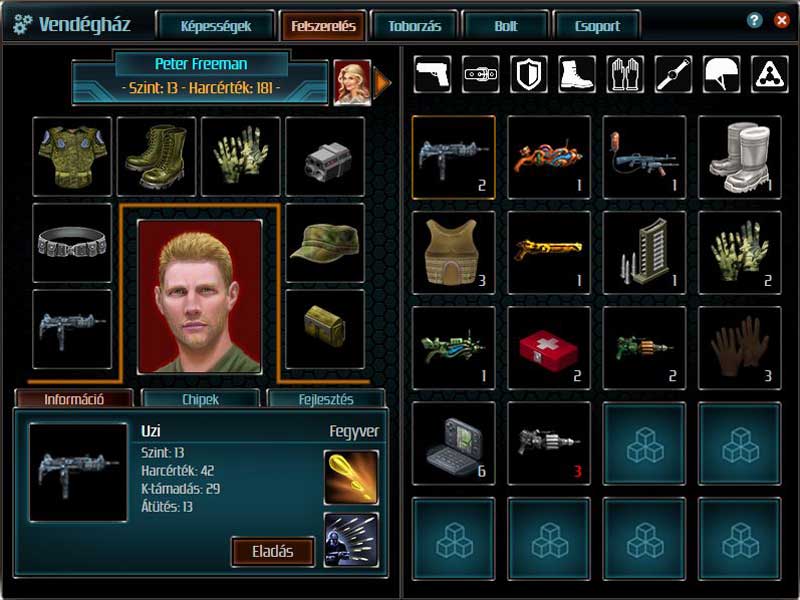This screenshot has height=600, width=800.
Task: Show the Chipek tab
Action: (x=200, y=399)
